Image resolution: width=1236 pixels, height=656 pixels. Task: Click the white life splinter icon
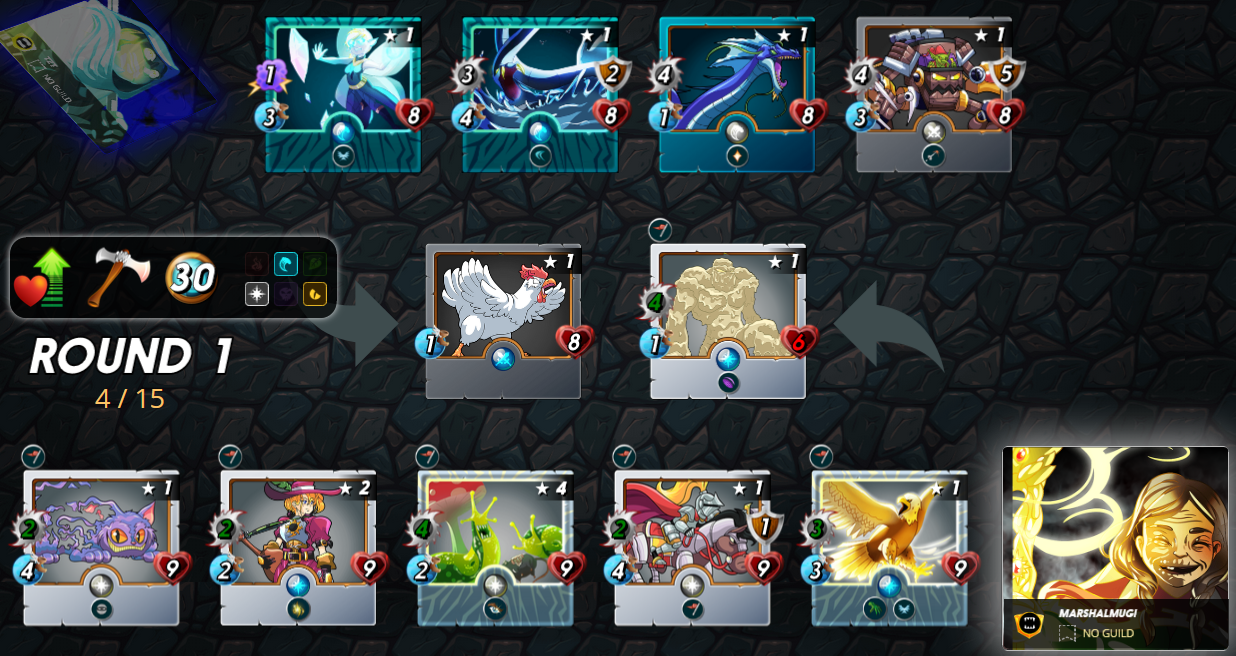tap(257, 294)
